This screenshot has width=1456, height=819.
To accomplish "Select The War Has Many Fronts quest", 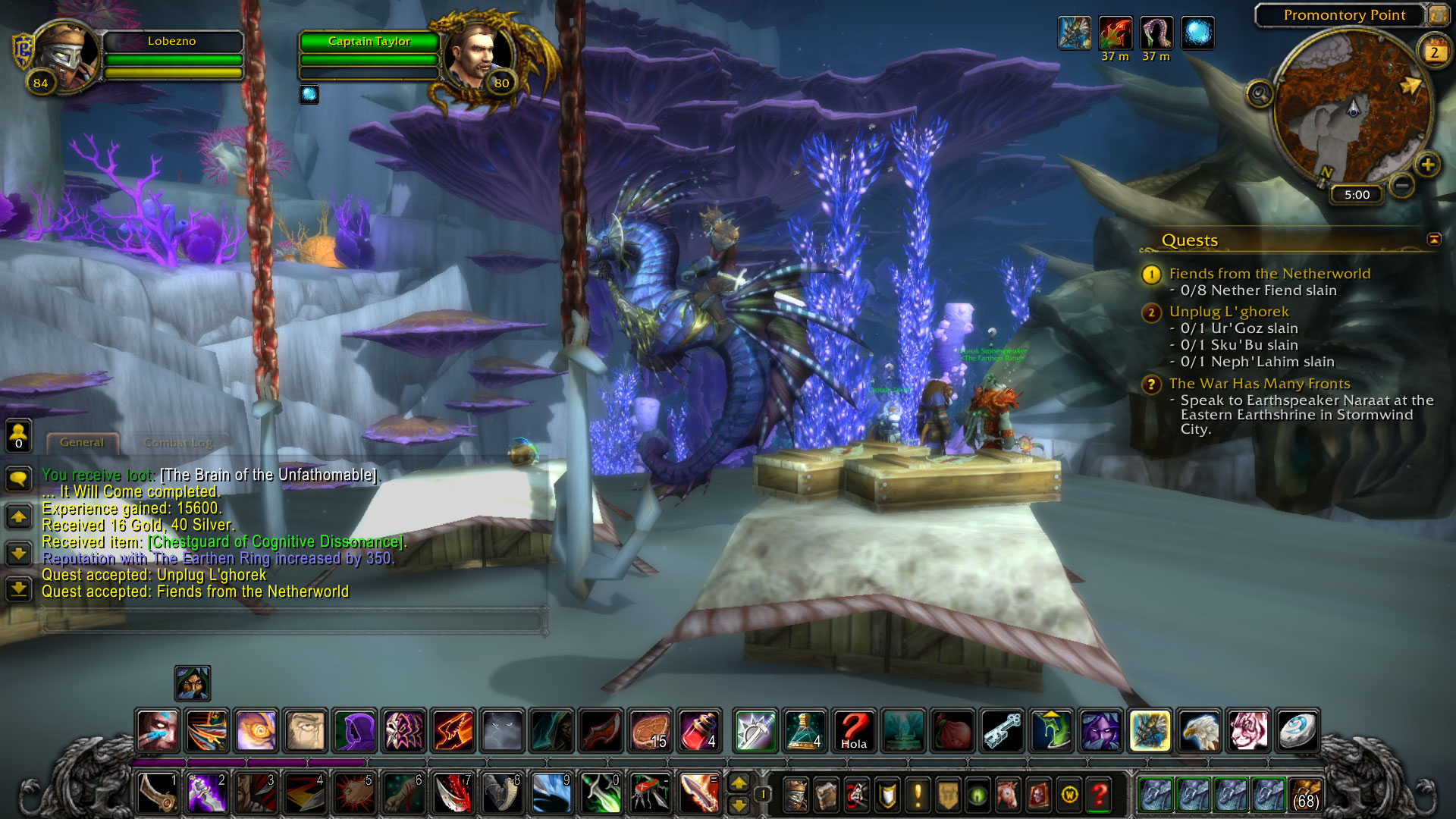I will coord(1259,384).
